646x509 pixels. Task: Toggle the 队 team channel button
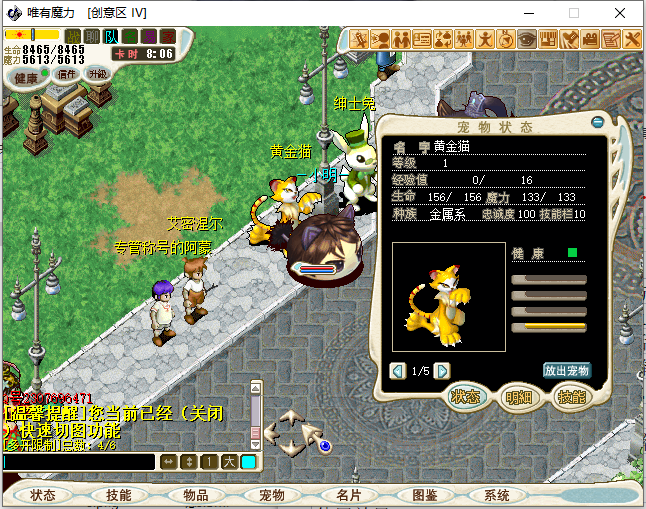[110, 37]
